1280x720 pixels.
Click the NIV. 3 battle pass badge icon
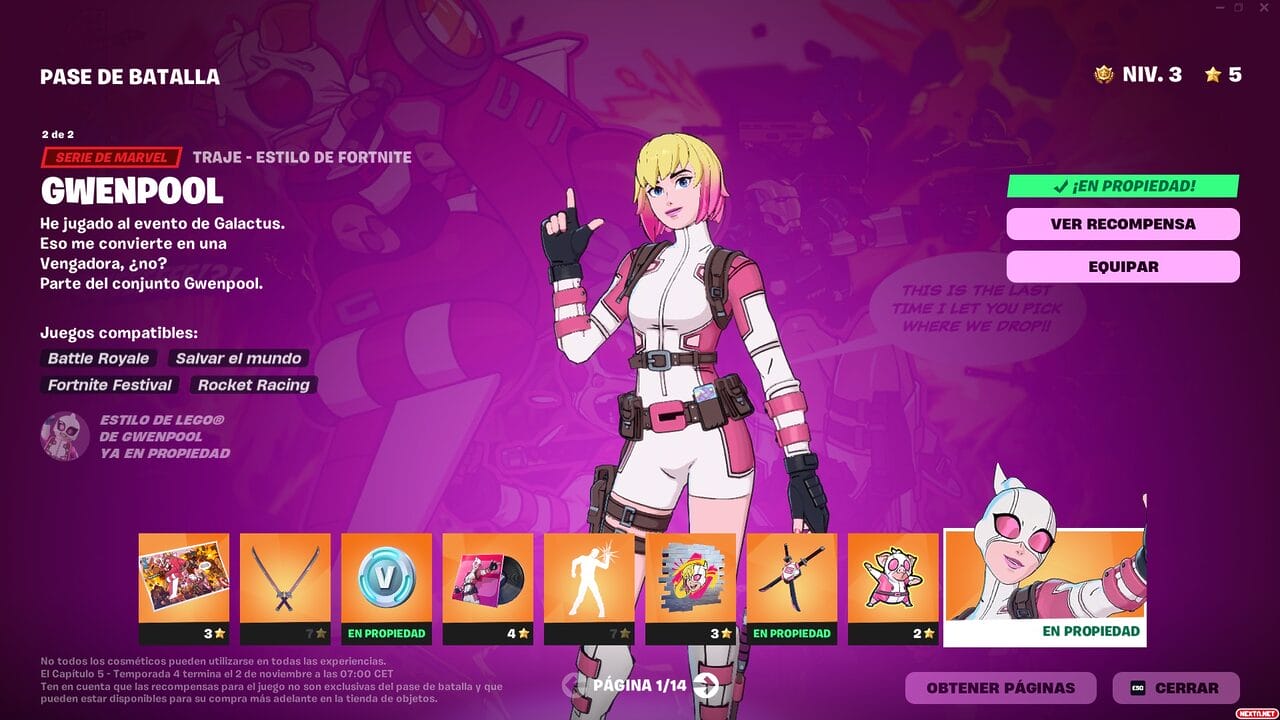[x=1106, y=73]
